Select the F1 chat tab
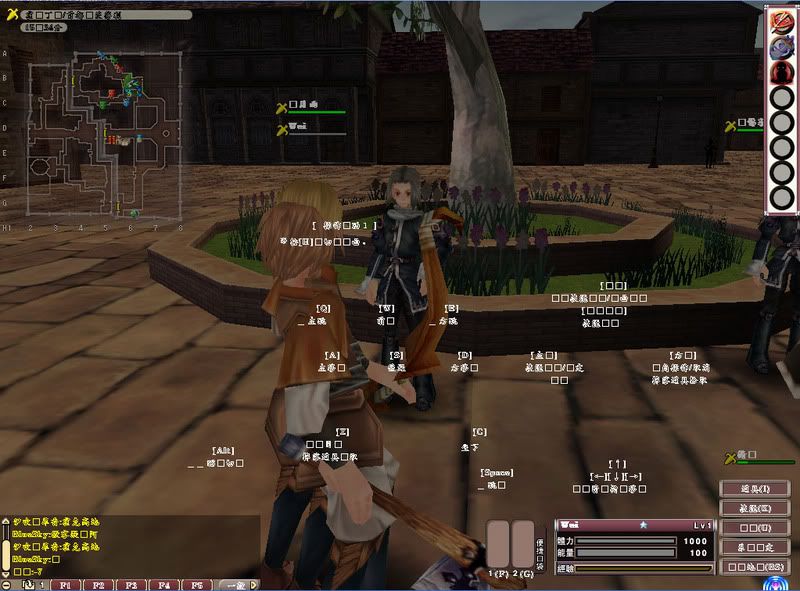Screen dimensions: 800x591 tap(67, 584)
